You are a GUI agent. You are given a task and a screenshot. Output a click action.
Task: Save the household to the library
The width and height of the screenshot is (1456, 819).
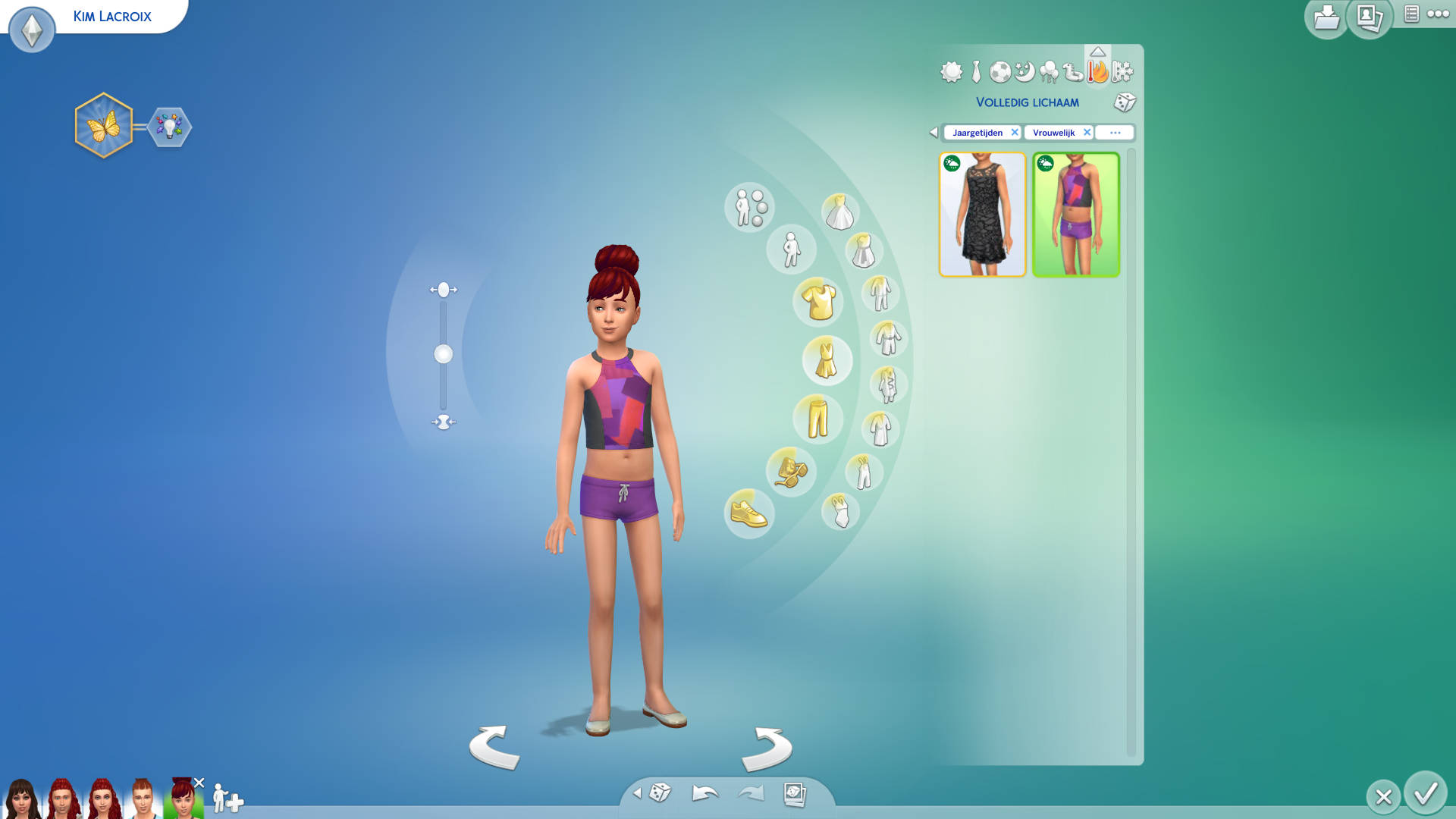tap(1326, 17)
